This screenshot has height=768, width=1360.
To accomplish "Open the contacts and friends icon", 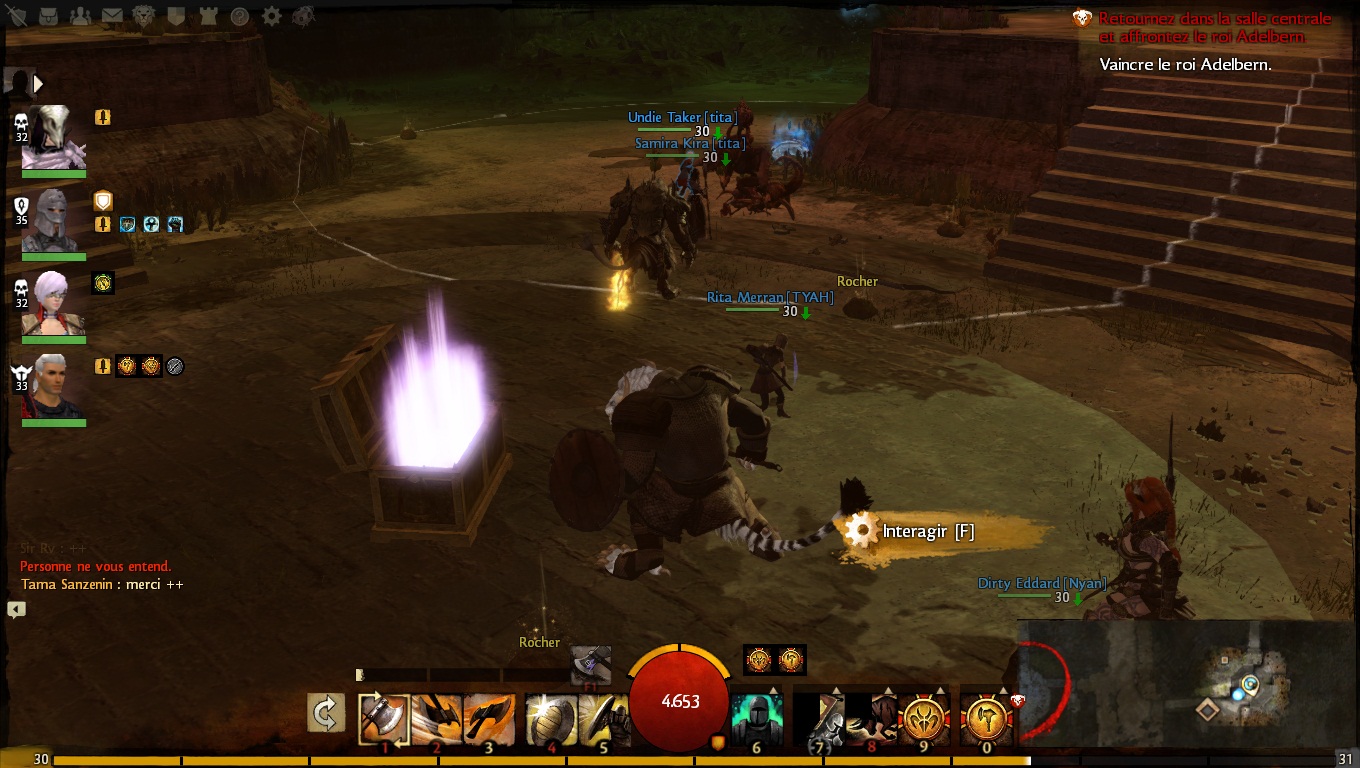I will click(81, 16).
